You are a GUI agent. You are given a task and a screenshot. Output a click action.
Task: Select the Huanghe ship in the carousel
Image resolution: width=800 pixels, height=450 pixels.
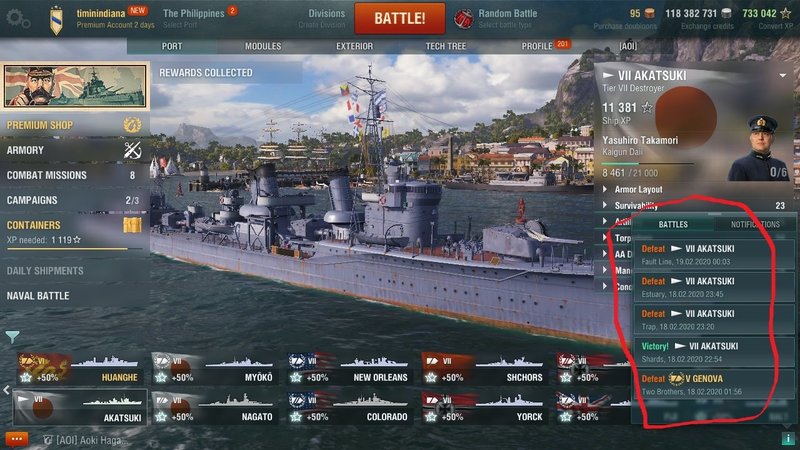click(76, 370)
